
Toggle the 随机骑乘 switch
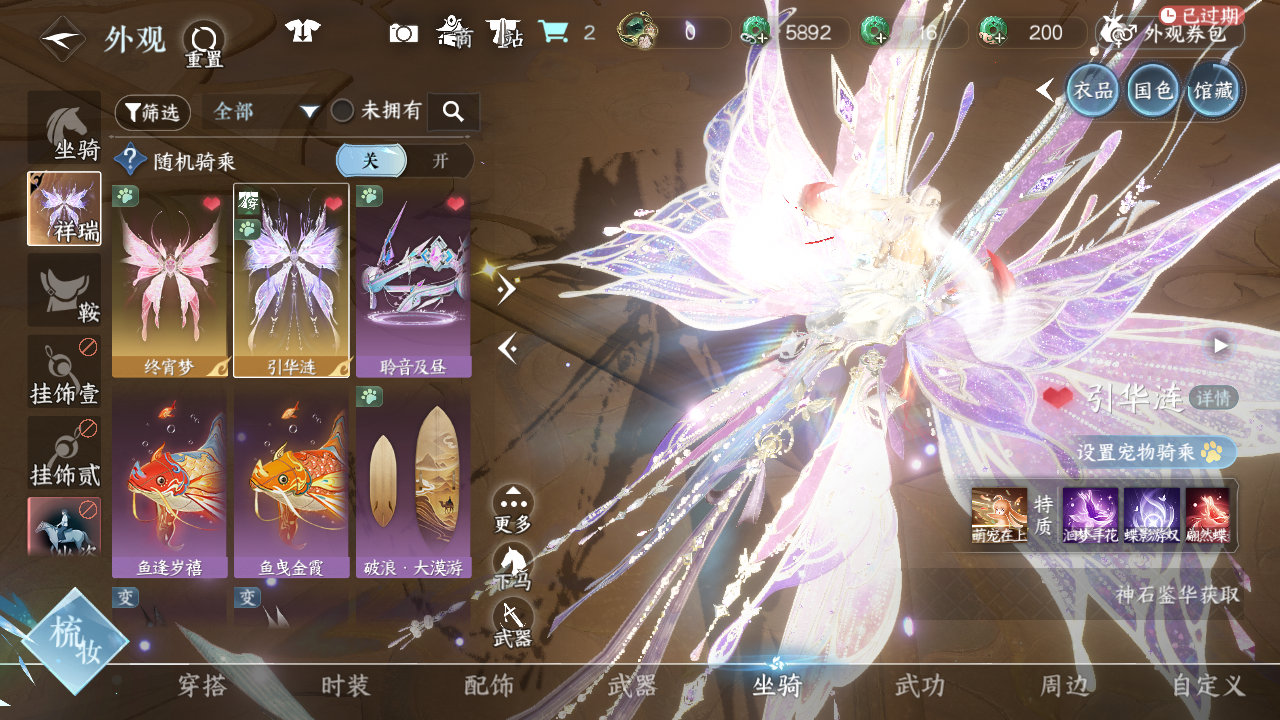click(404, 161)
